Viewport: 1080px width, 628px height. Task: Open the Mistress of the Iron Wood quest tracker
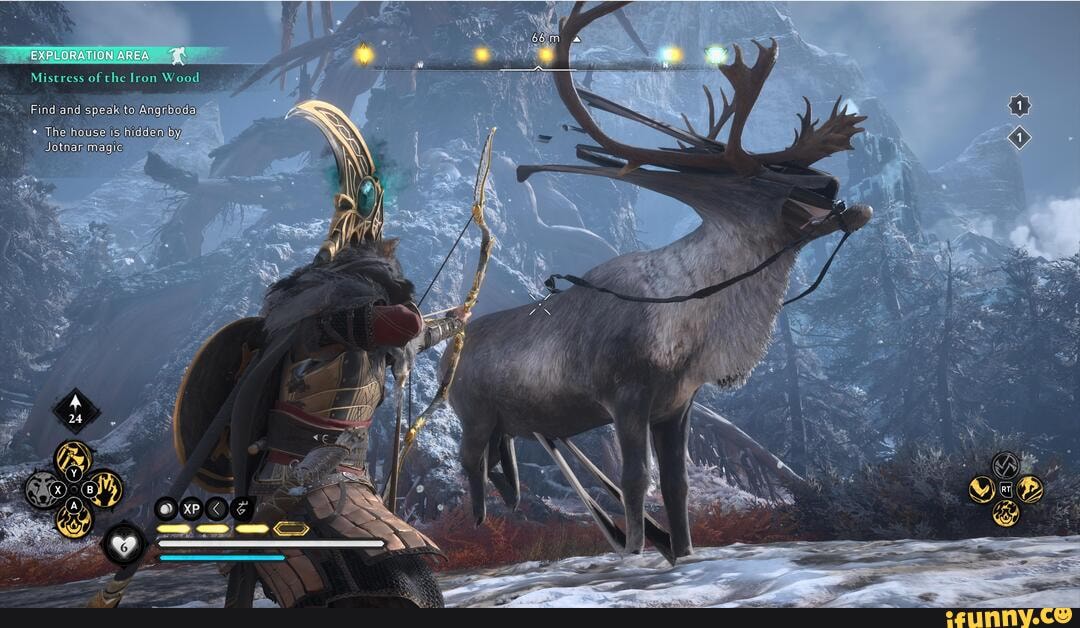114,78
